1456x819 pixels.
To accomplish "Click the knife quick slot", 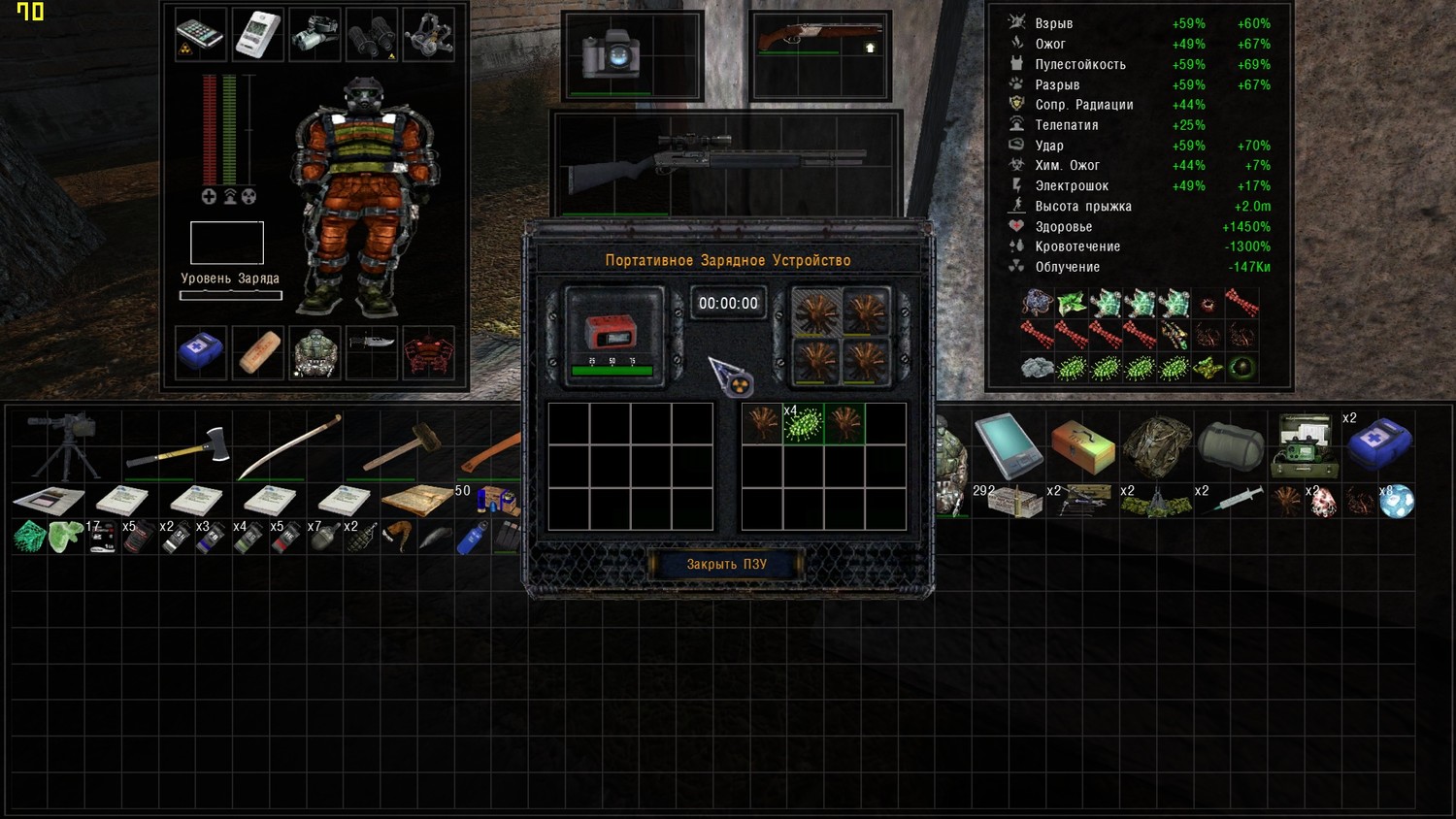I will [372, 344].
